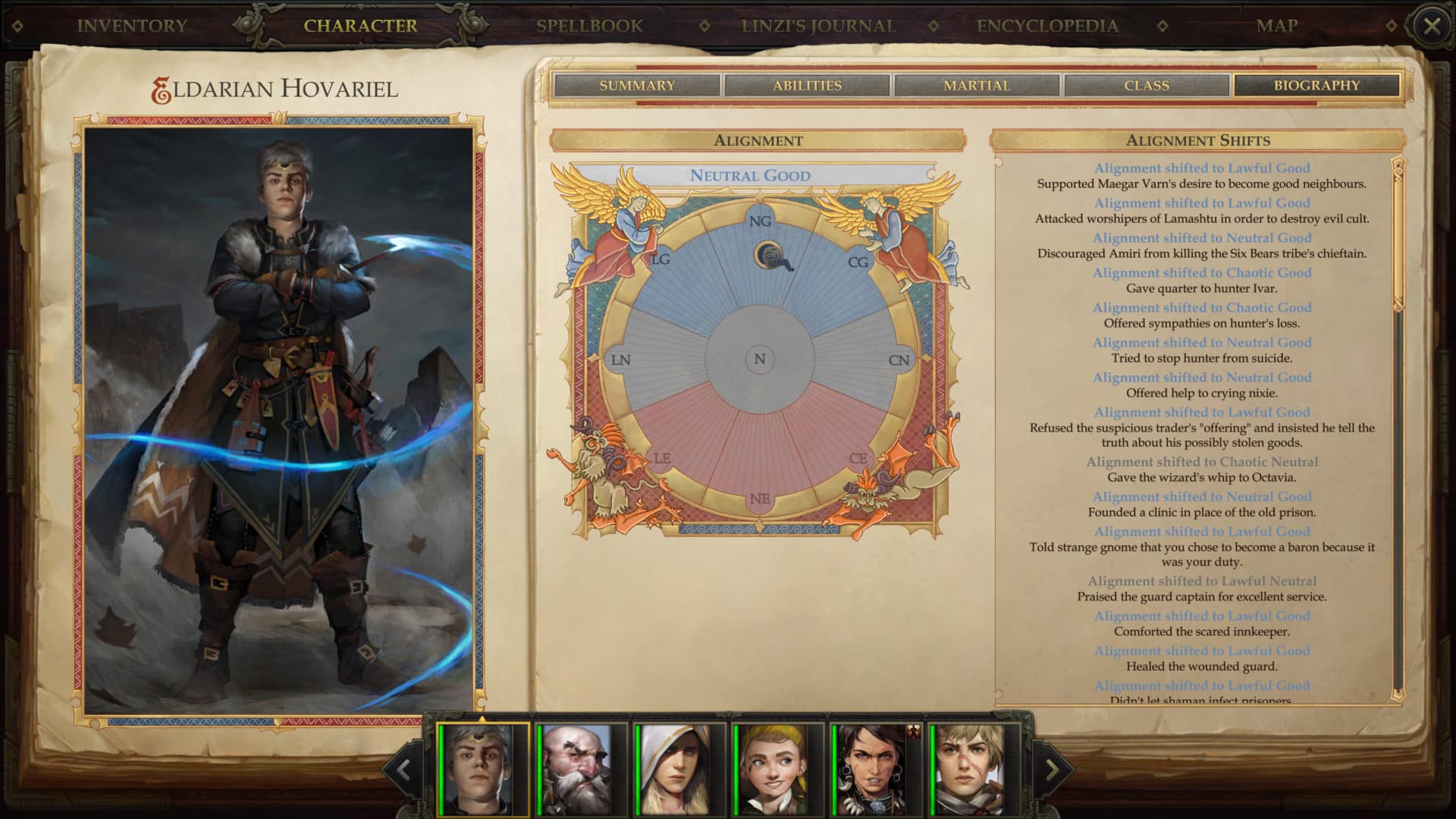Viewport: 1456px width, 819px height.
Task: Click the previous party member arrow
Action: (x=402, y=770)
